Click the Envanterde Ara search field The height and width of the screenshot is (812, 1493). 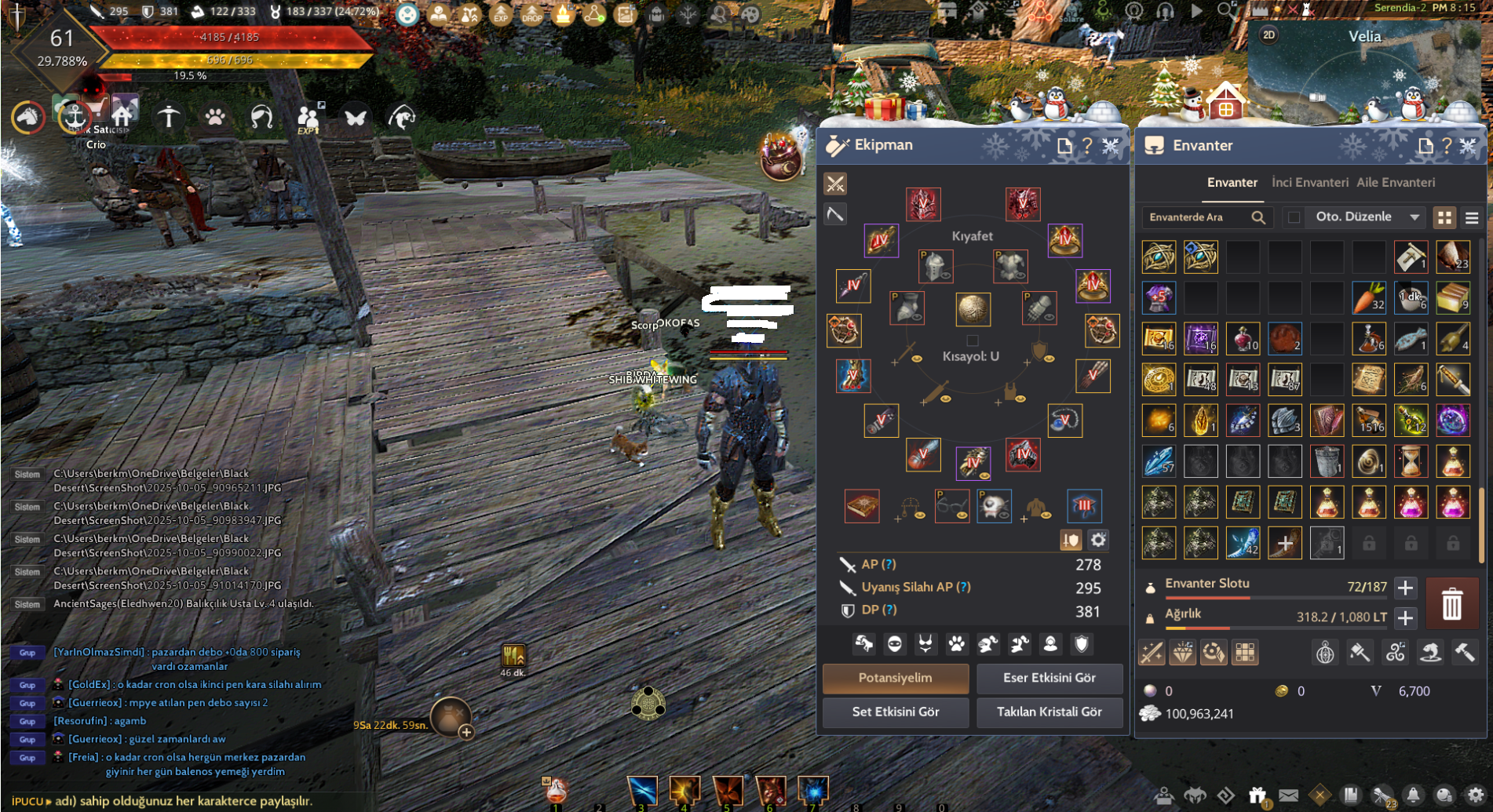coord(1197,217)
